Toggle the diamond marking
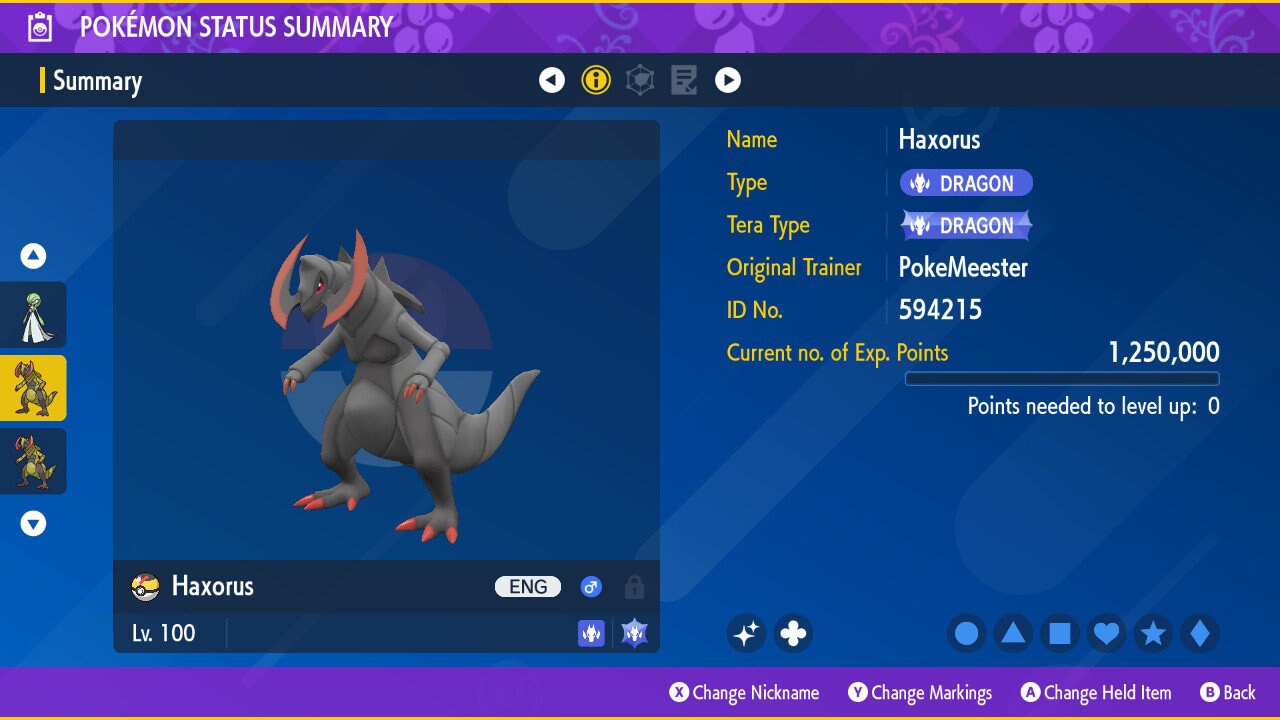This screenshot has height=720, width=1280. pyautogui.click(x=1200, y=633)
